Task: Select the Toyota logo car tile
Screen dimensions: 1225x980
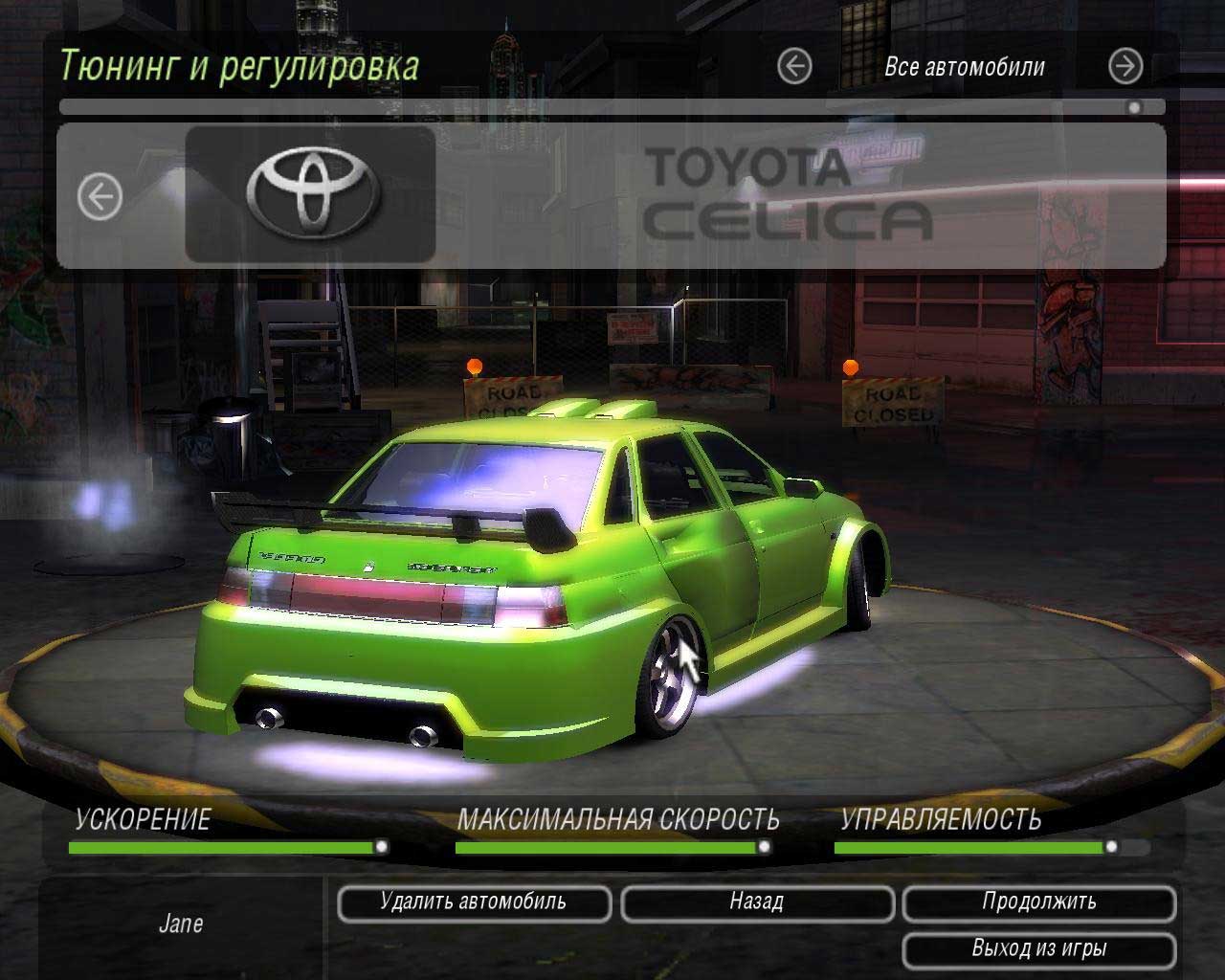Action: pos(311,194)
